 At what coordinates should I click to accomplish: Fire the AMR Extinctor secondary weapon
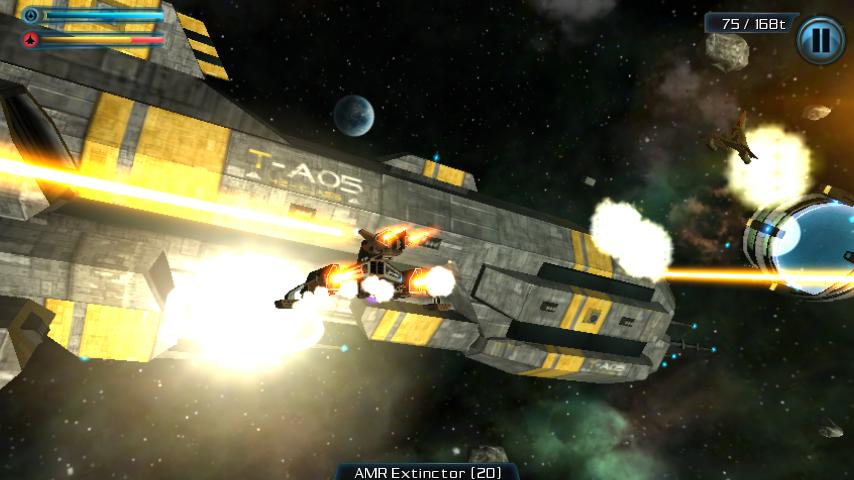[427, 471]
